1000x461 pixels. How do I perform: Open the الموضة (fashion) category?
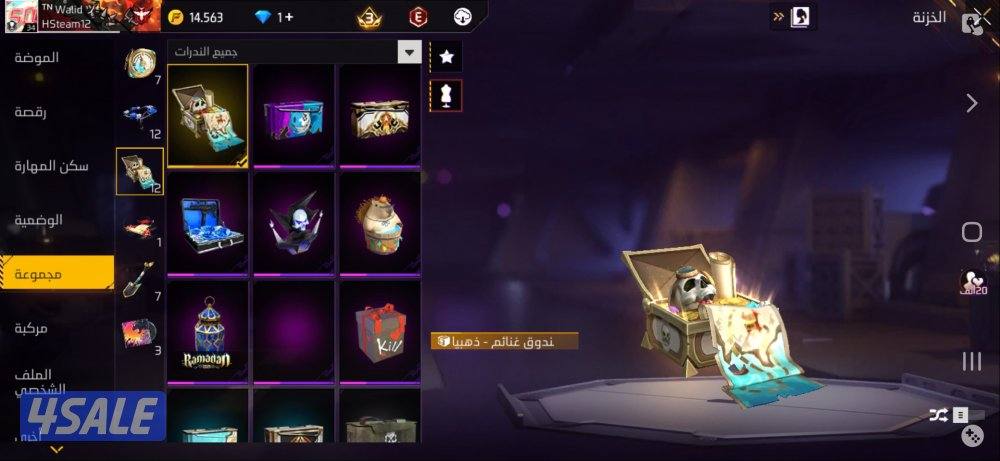point(37,58)
